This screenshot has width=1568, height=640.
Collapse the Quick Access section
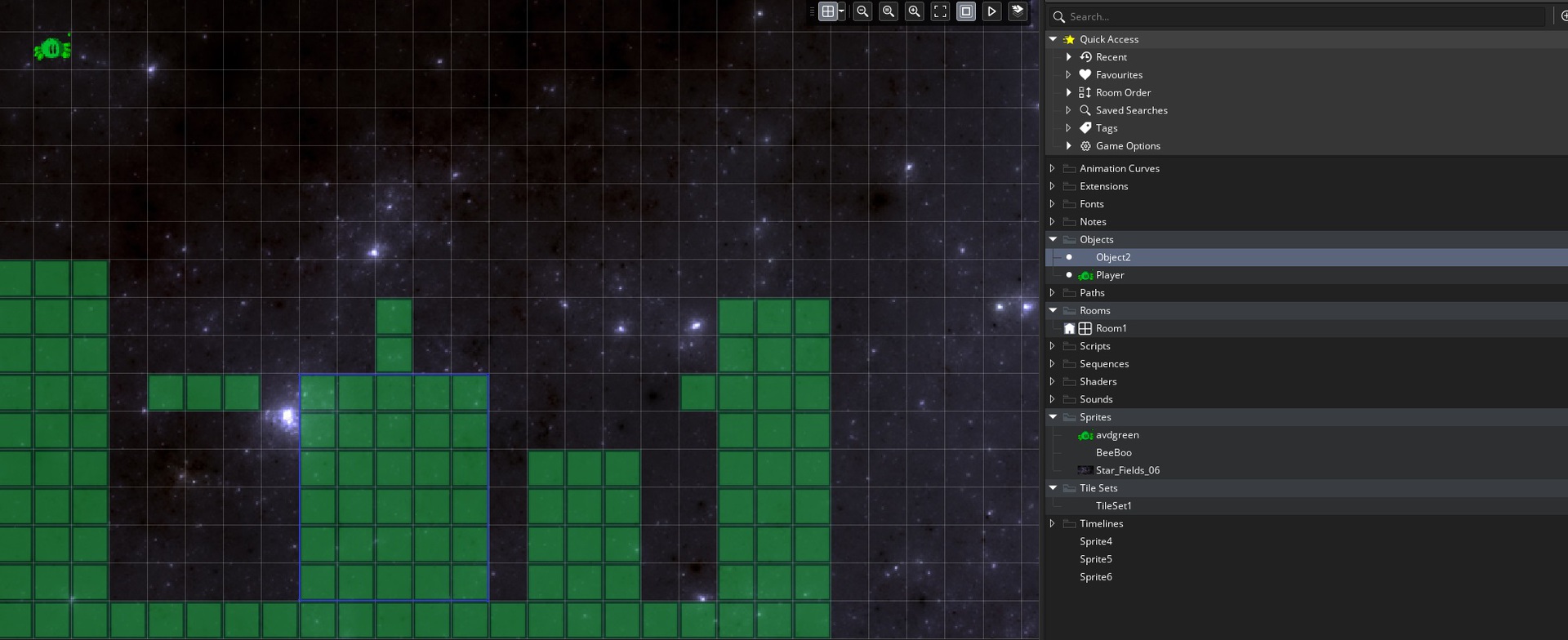[x=1053, y=38]
